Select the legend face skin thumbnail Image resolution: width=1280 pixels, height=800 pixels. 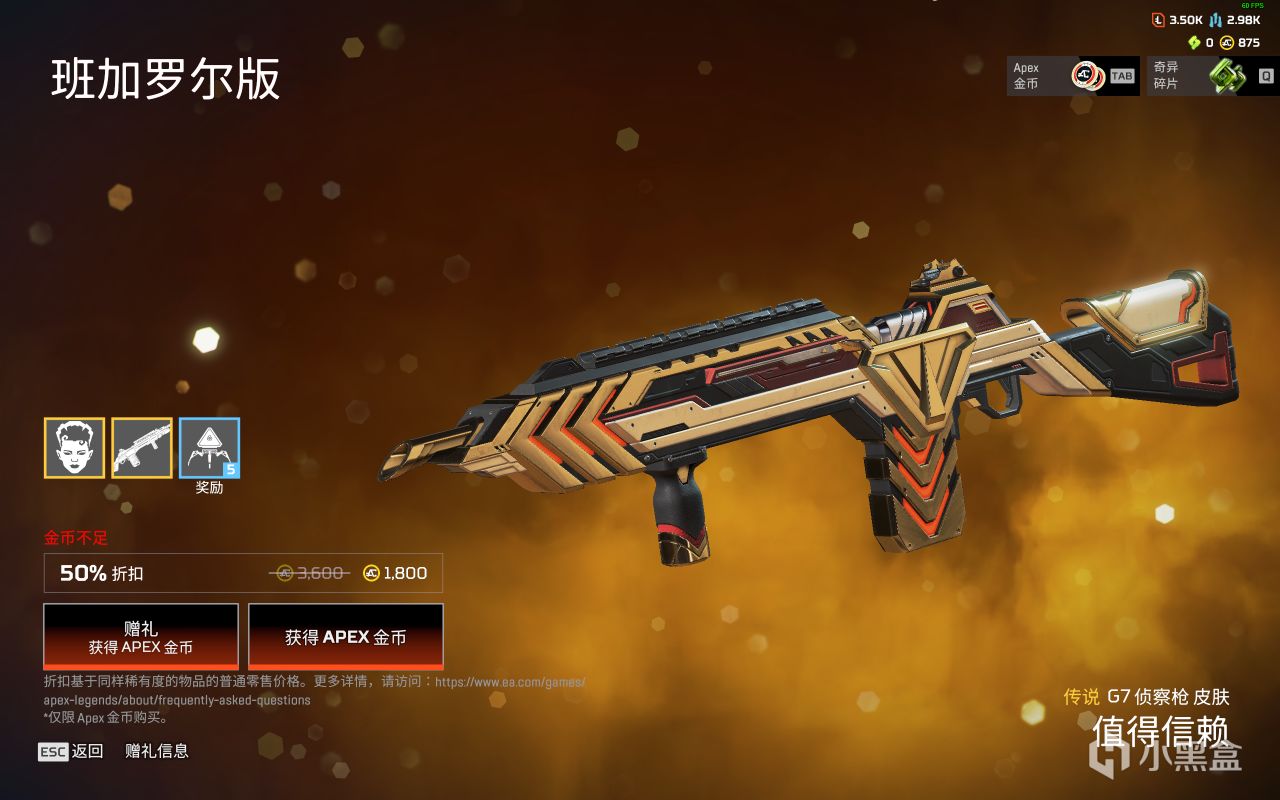coord(74,448)
